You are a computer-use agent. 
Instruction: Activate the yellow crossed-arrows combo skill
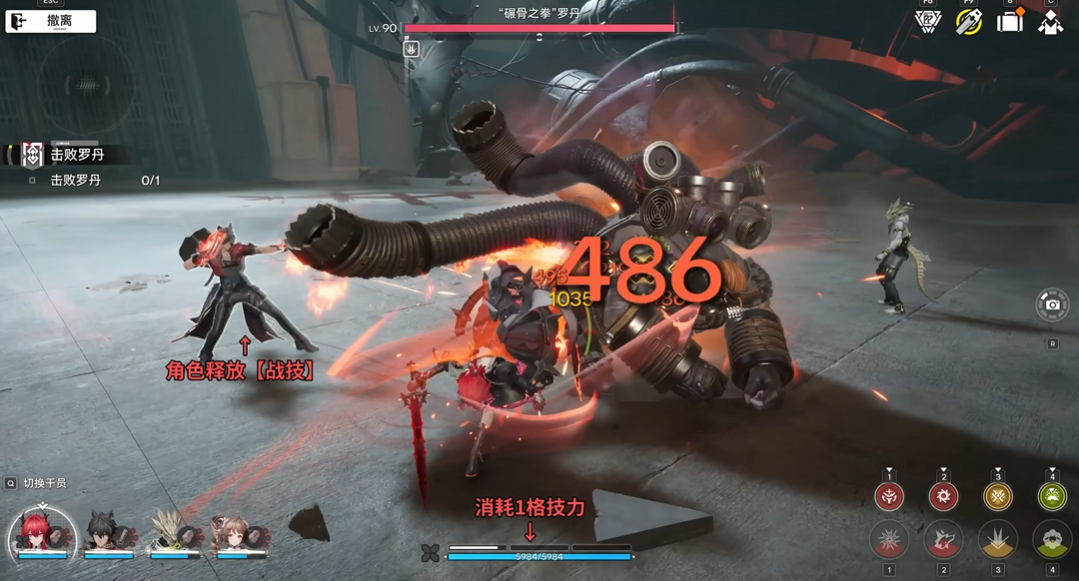click(x=997, y=495)
